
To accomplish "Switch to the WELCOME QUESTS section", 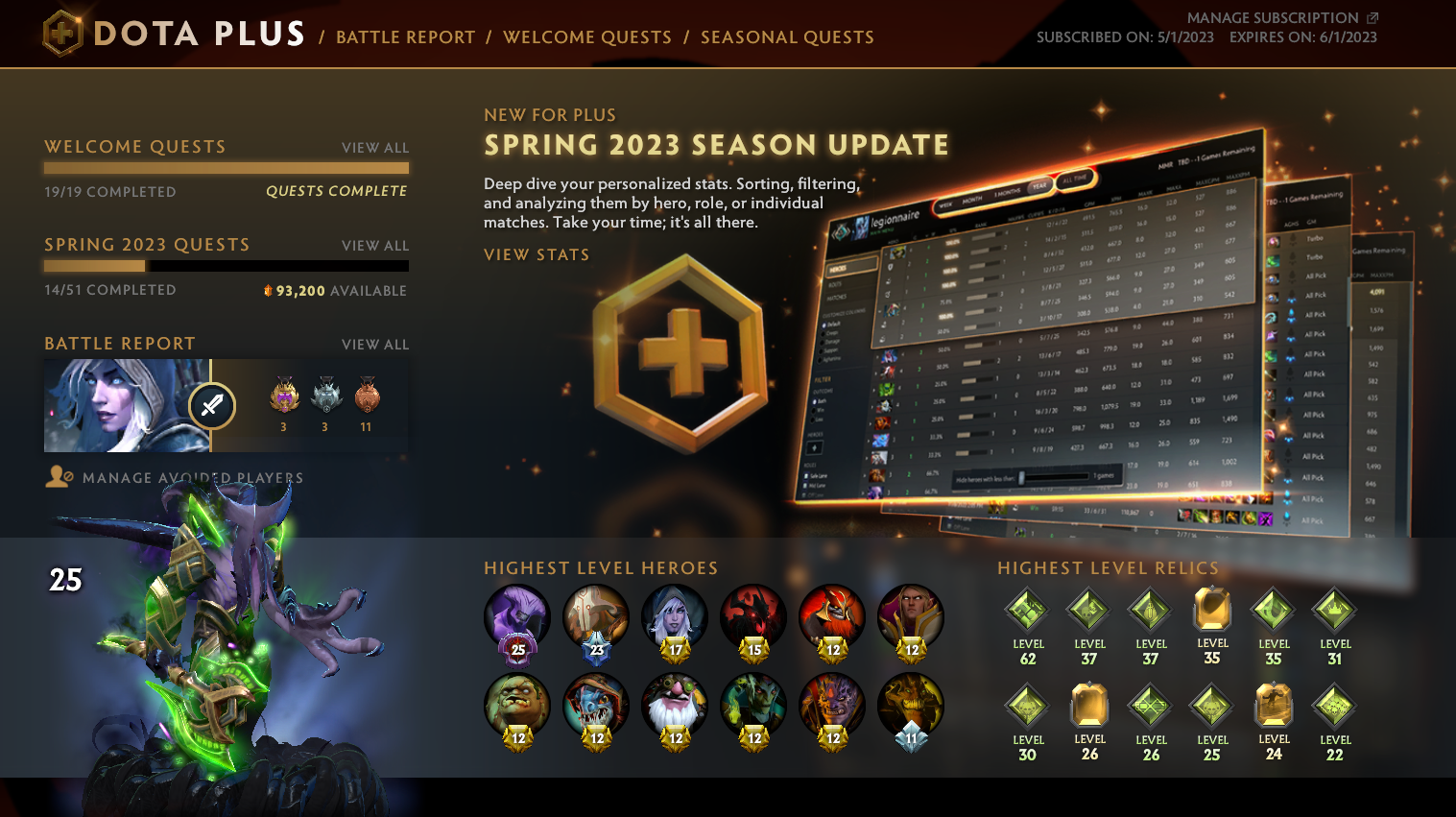I will click(587, 37).
